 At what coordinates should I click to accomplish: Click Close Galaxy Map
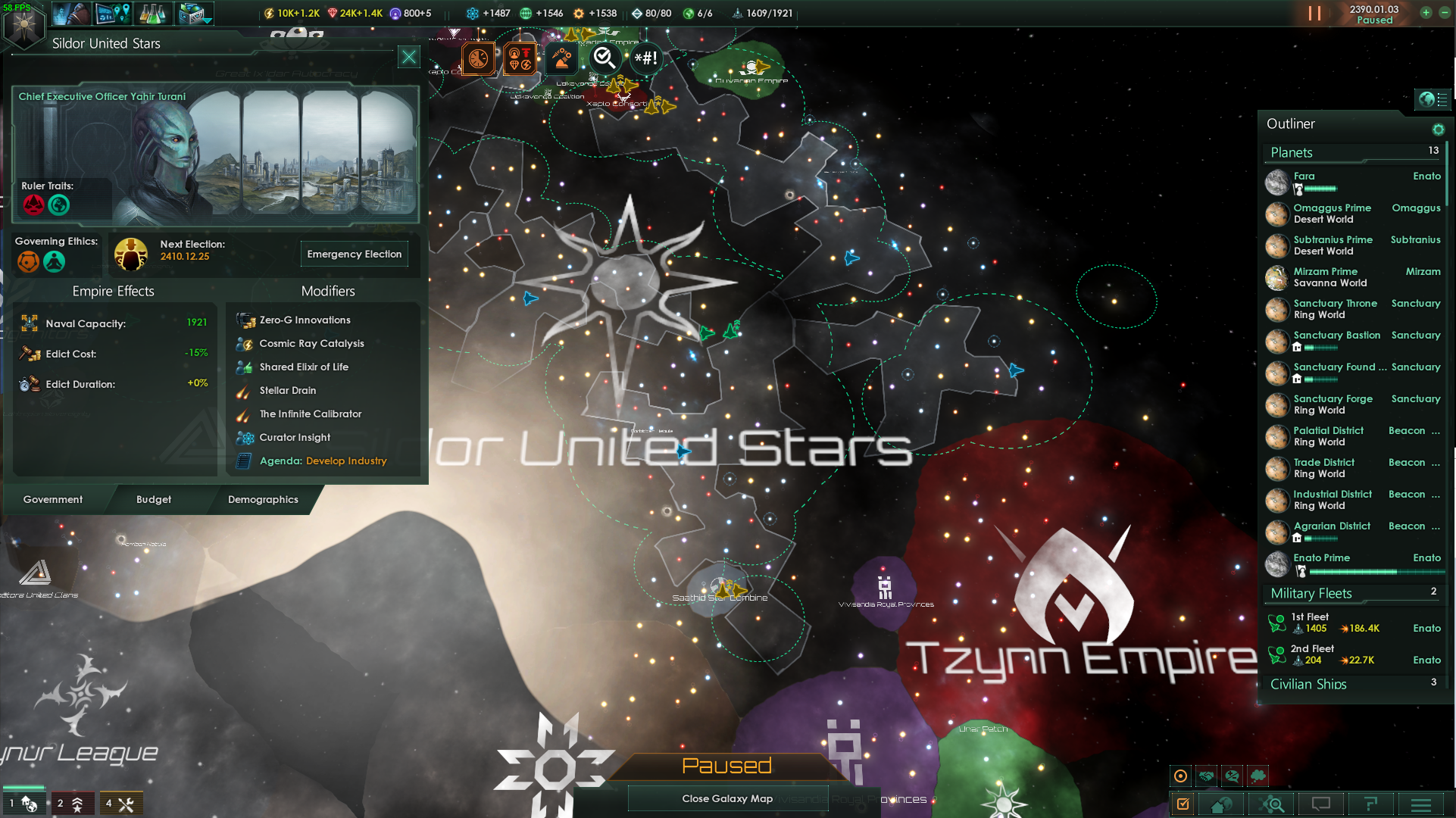coord(727,798)
